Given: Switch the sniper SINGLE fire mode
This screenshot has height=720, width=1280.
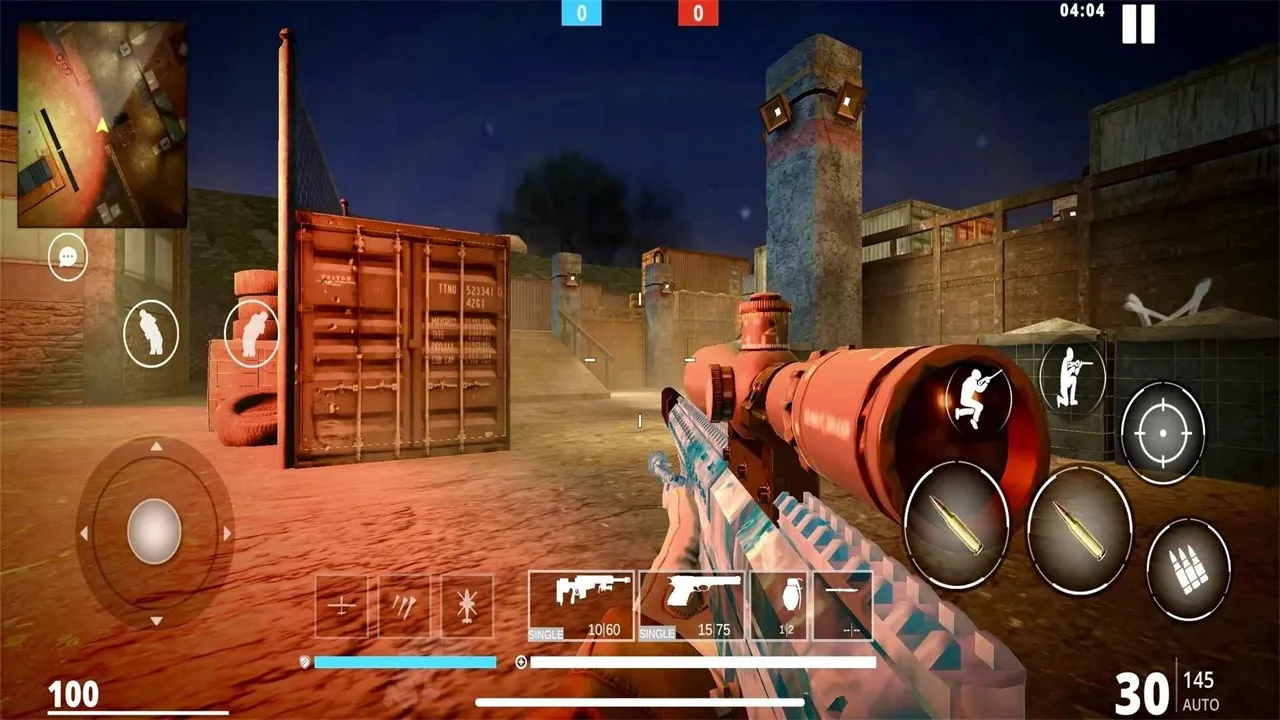Looking at the screenshot, I should click(545, 633).
